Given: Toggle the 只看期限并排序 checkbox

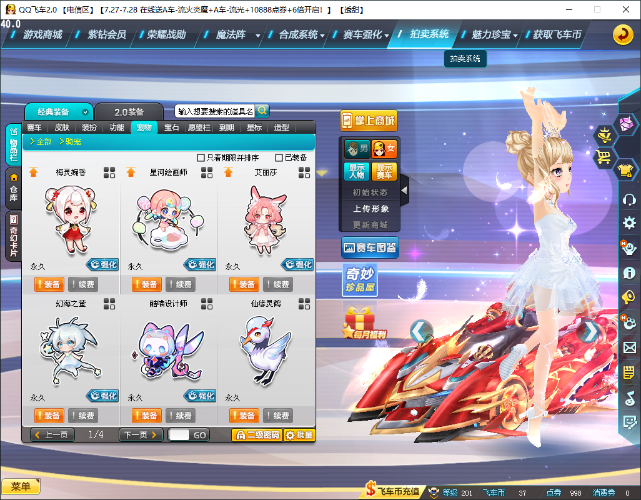Looking at the screenshot, I should coord(201,157).
